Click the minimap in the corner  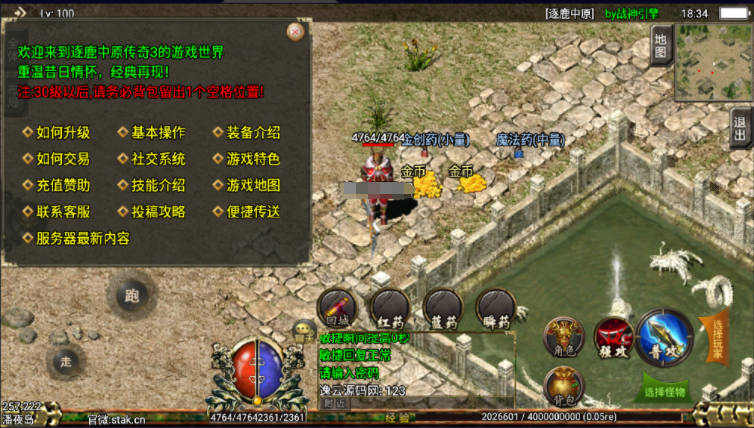pyautogui.click(x=713, y=62)
